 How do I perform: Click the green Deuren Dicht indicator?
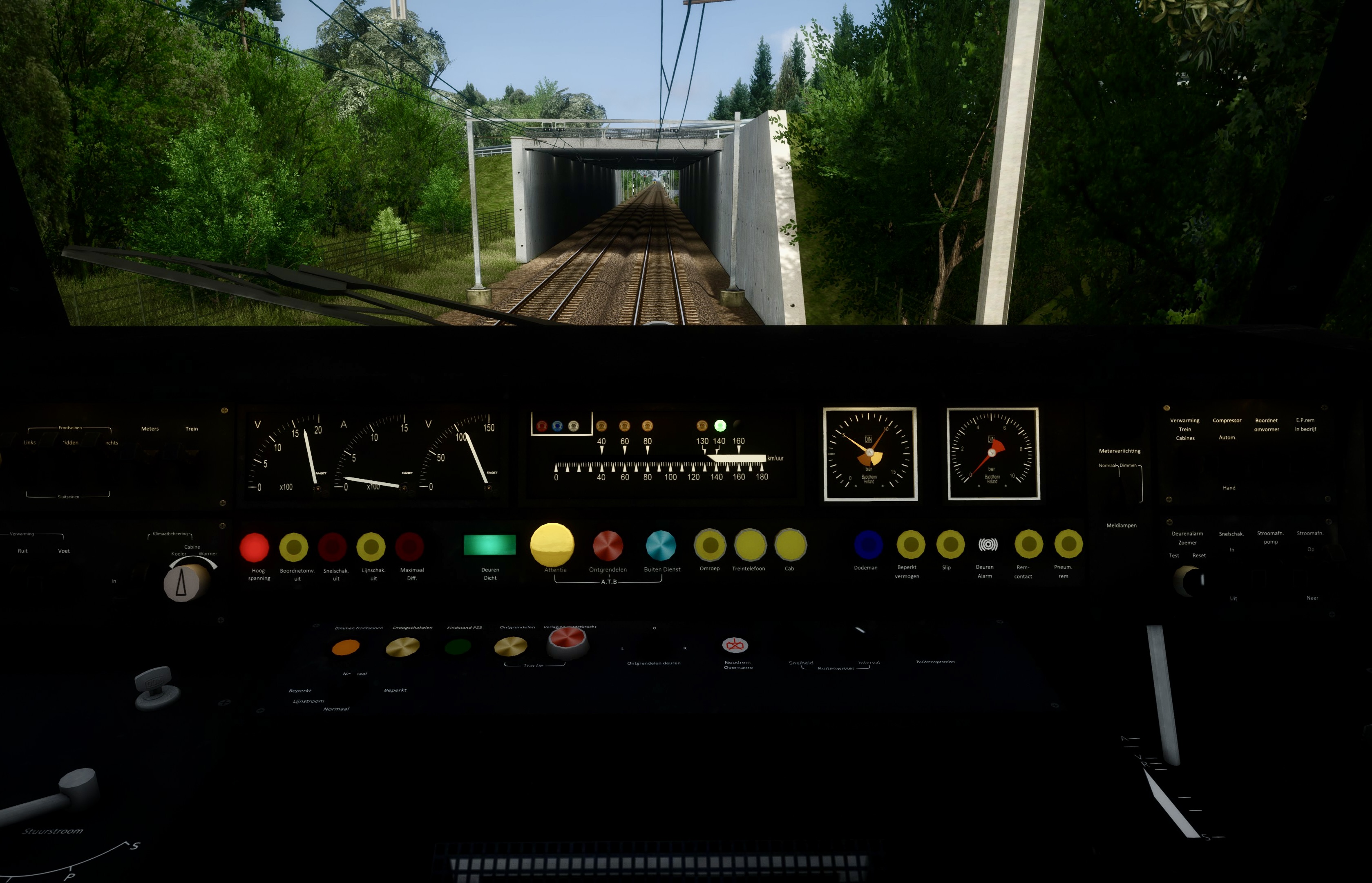pyautogui.click(x=489, y=545)
